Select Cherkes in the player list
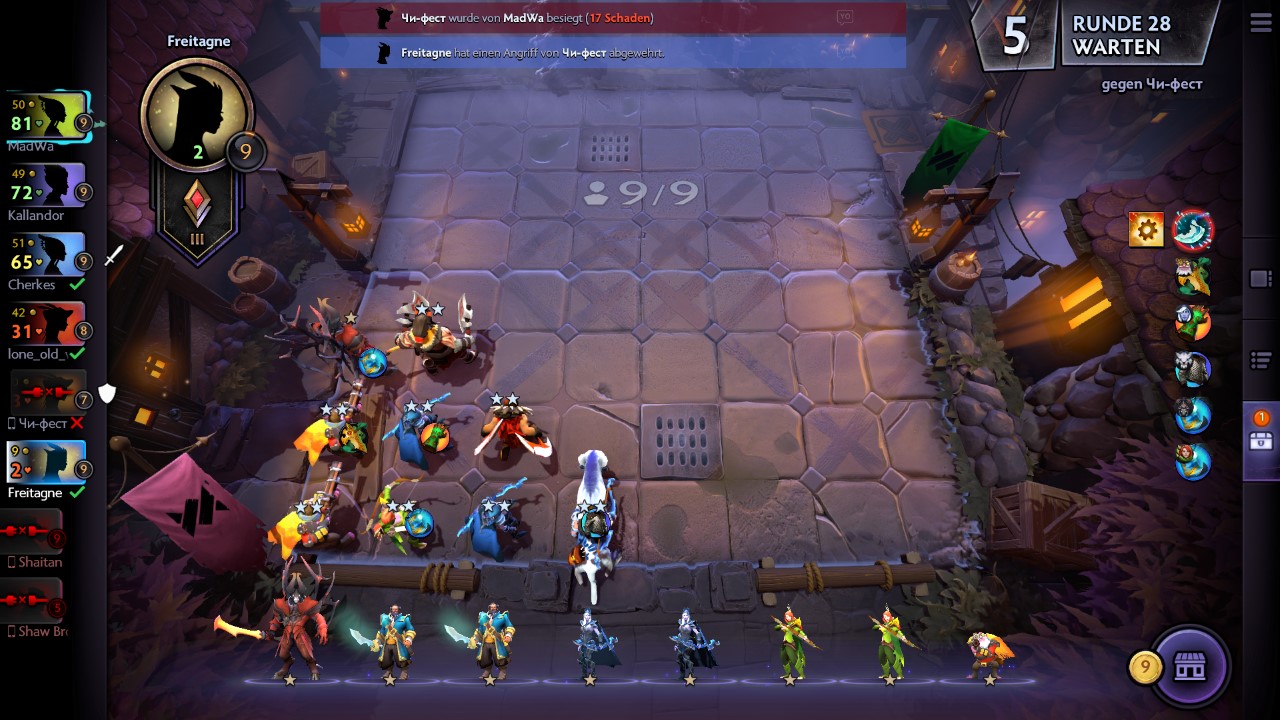Viewport: 1280px width, 720px height. point(46,256)
